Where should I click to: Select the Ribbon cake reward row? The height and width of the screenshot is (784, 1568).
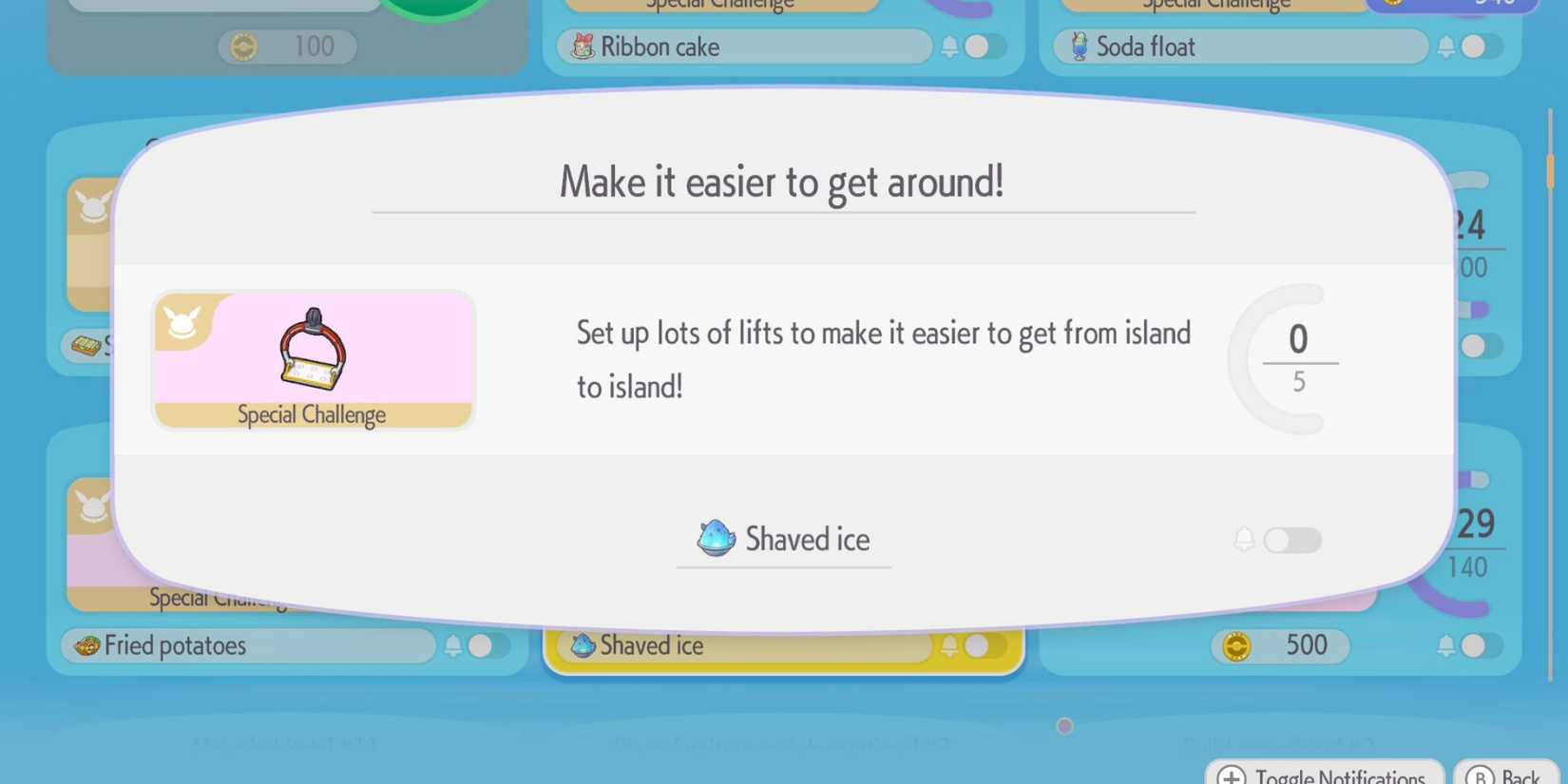click(743, 47)
